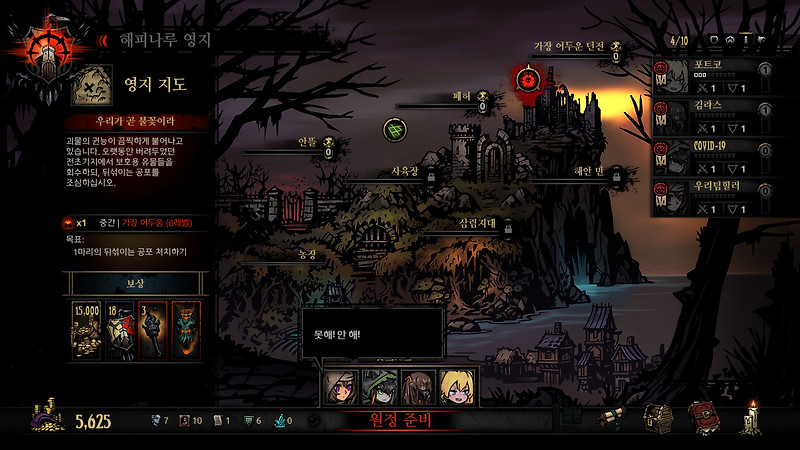The width and height of the screenshot is (800, 450).
Task: Click the back arrow beside 해피나루 영지
Action: point(102,40)
